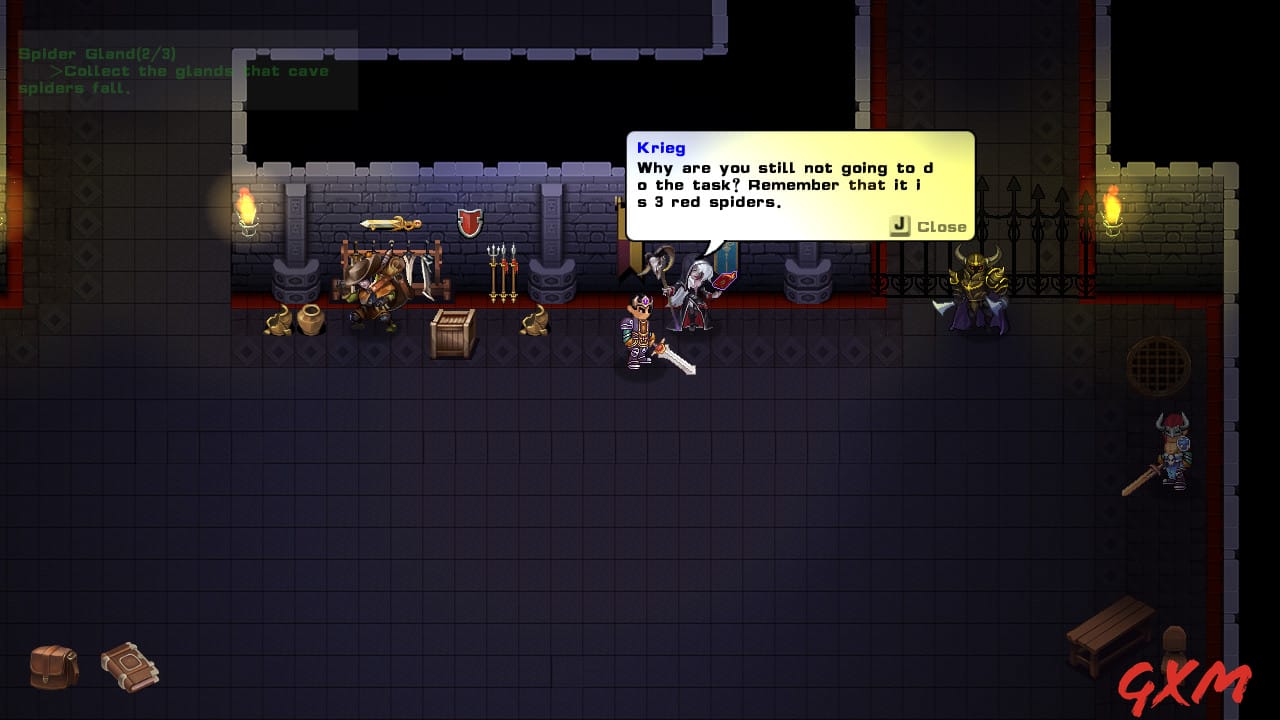Close Krieg's dialogue bubble
The height and width of the screenshot is (720, 1280).
[x=928, y=227]
